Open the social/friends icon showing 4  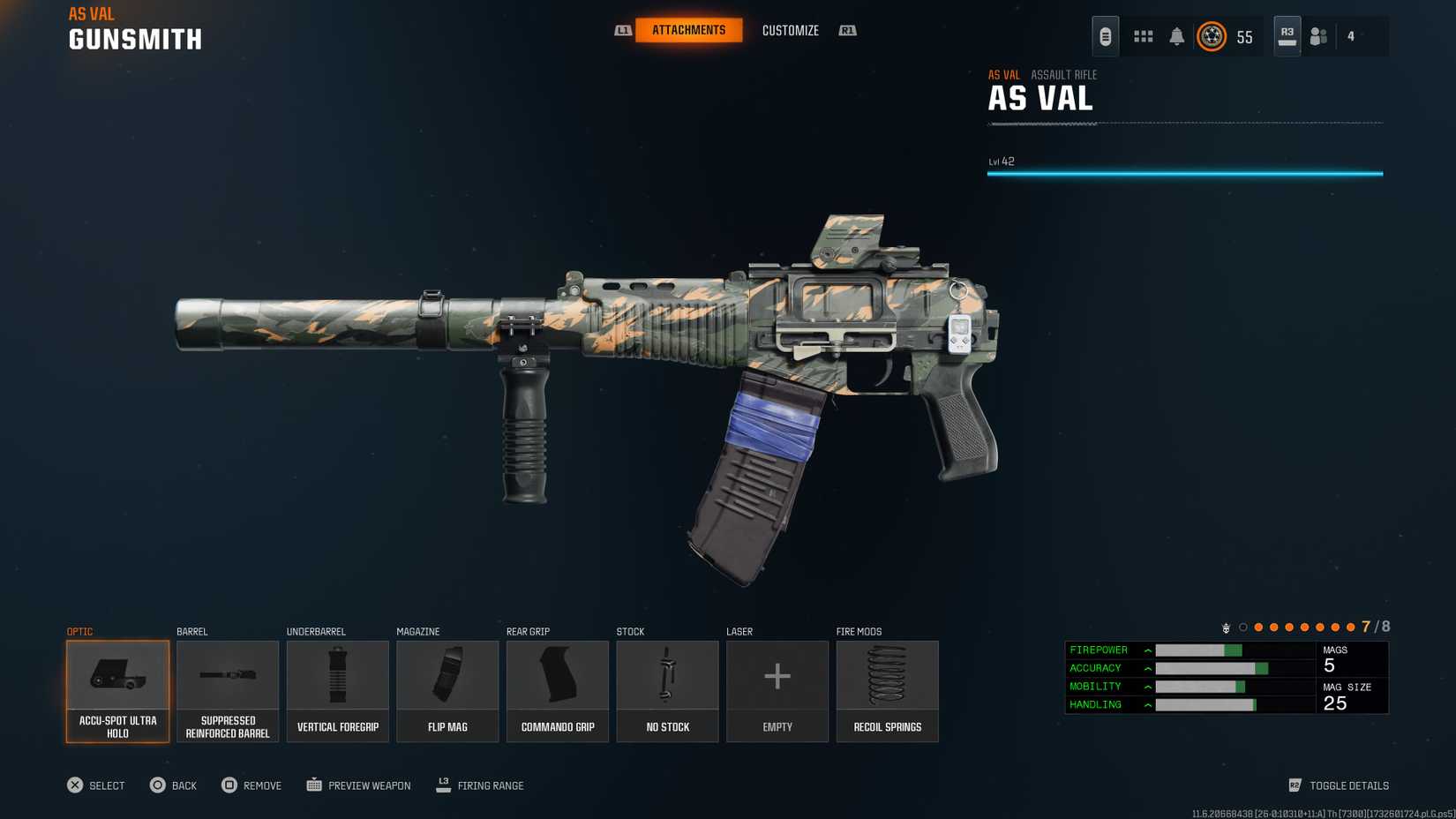(1318, 36)
